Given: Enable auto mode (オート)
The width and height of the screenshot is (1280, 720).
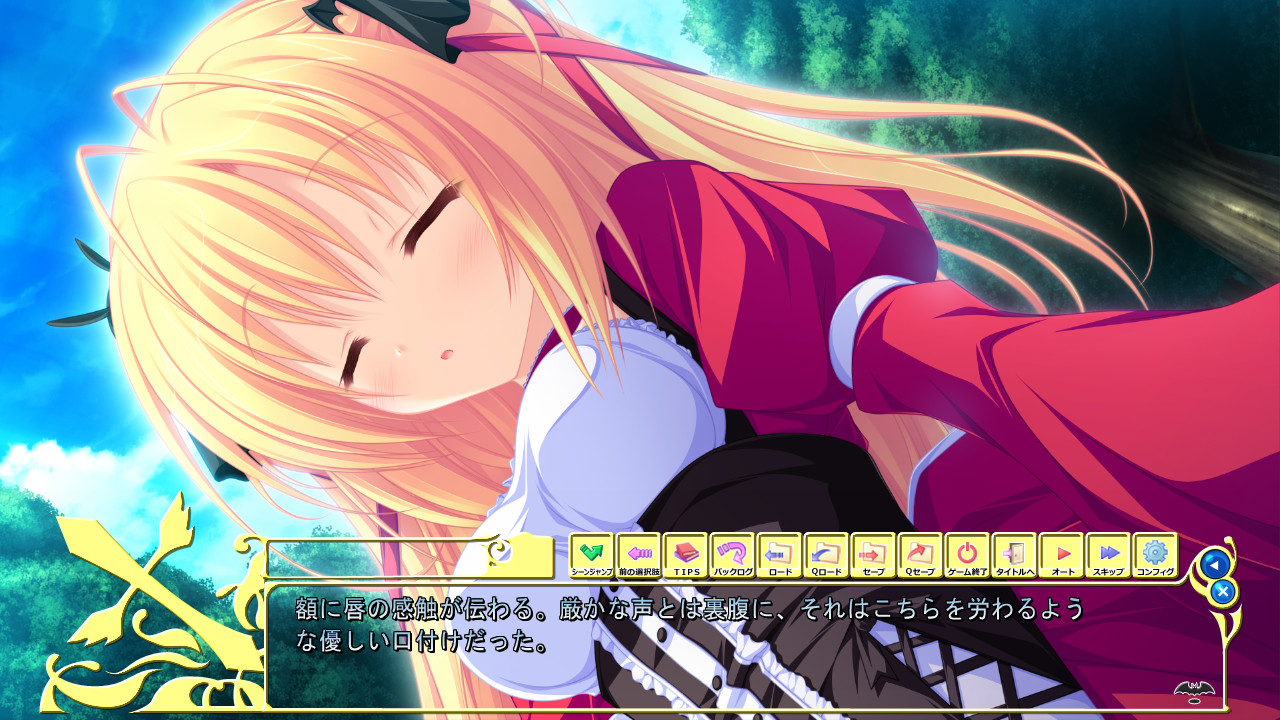Looking at the screenshot, I should point(1061,555).
